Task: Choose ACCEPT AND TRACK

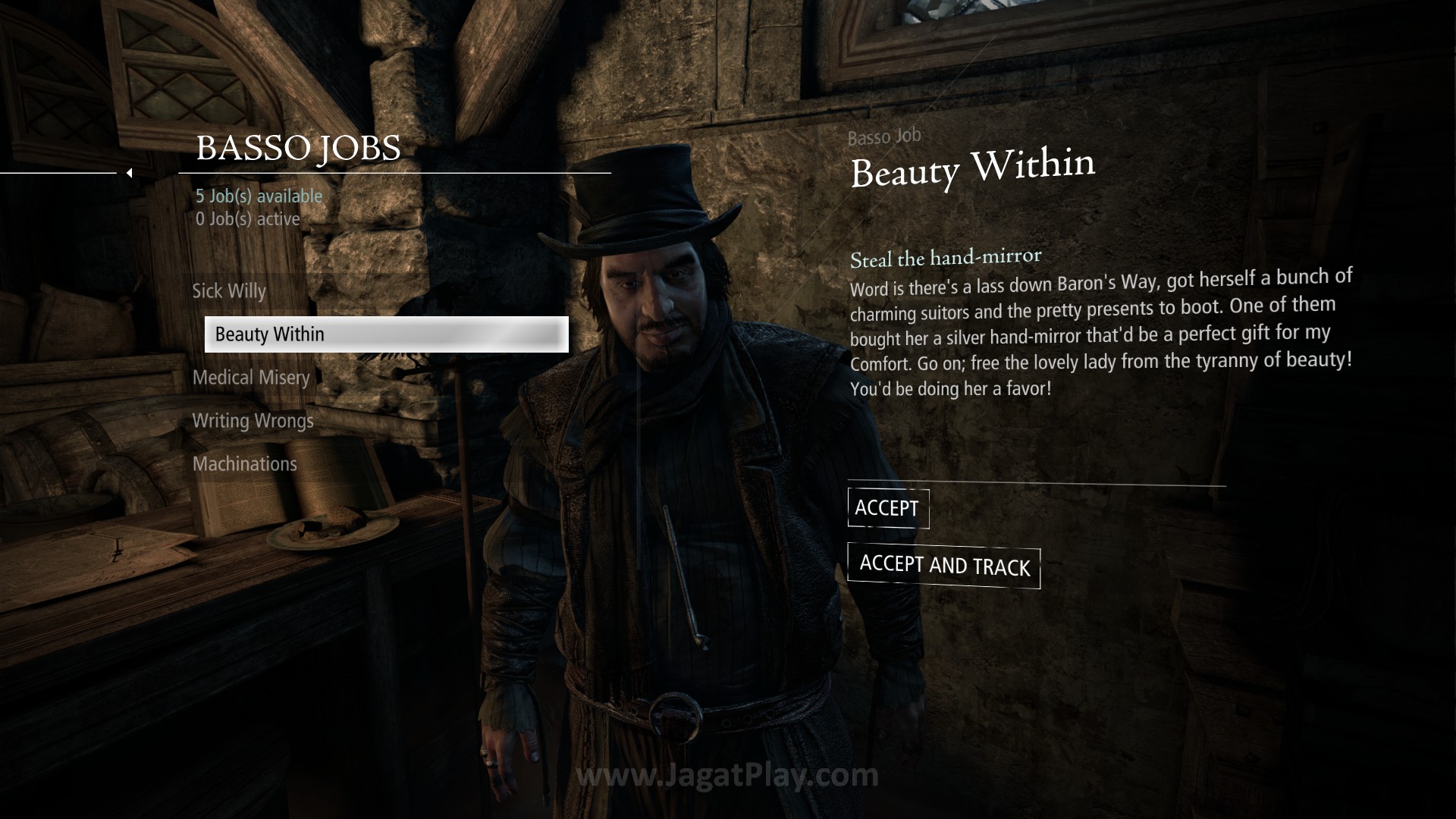Action: pos(943,566)
